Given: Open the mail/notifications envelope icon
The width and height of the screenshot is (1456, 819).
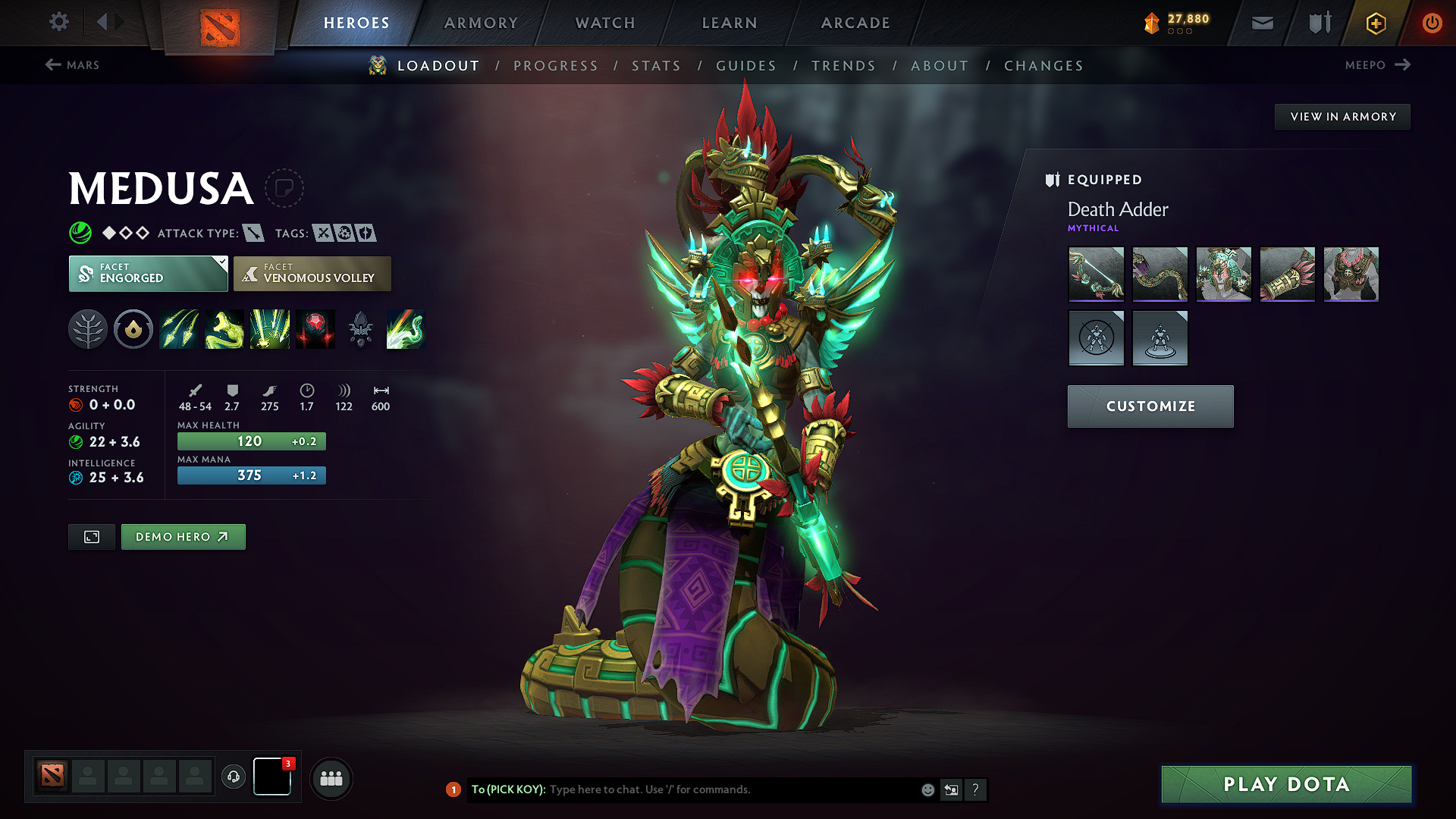Looking at the screenshot, I should tap(1261, 23).
